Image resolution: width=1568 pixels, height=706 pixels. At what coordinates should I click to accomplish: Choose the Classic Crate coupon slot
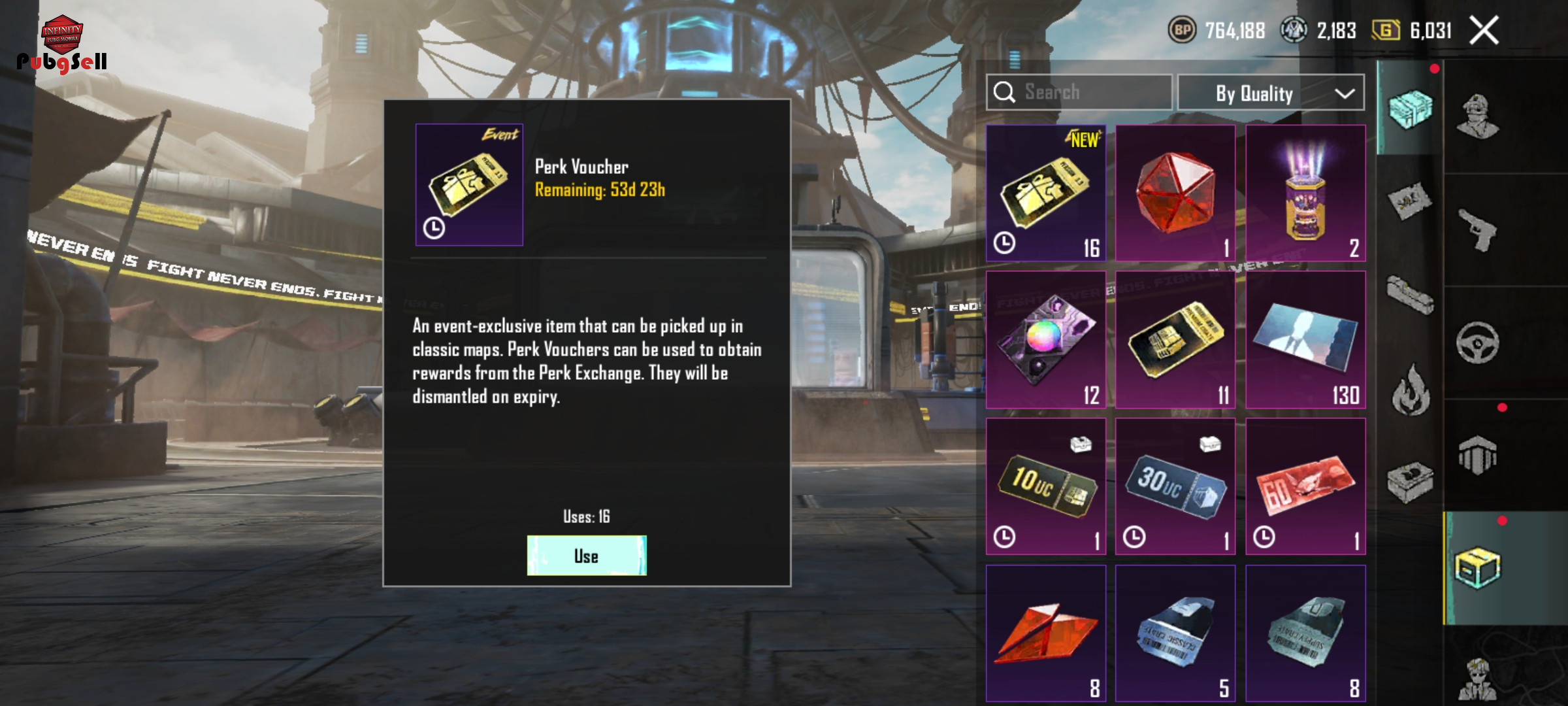point(1175,633)
